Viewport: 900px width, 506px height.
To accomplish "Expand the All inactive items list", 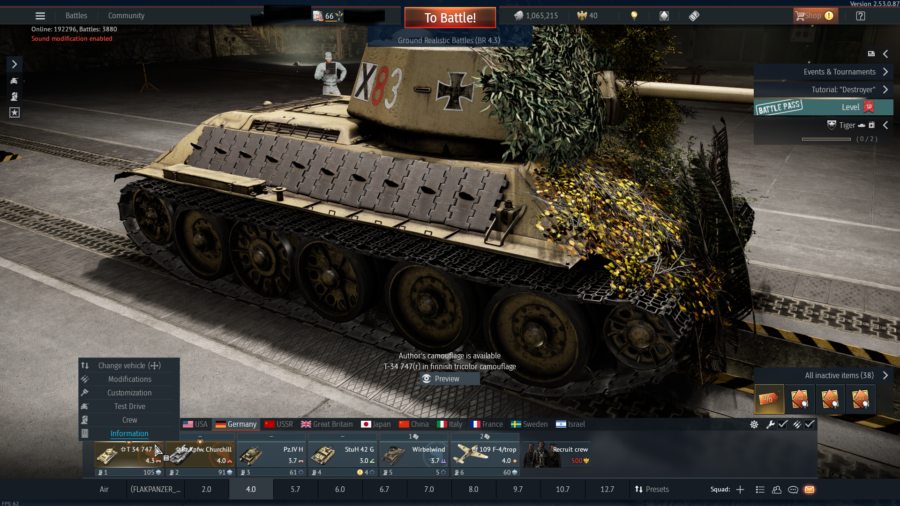I will 847,375.
